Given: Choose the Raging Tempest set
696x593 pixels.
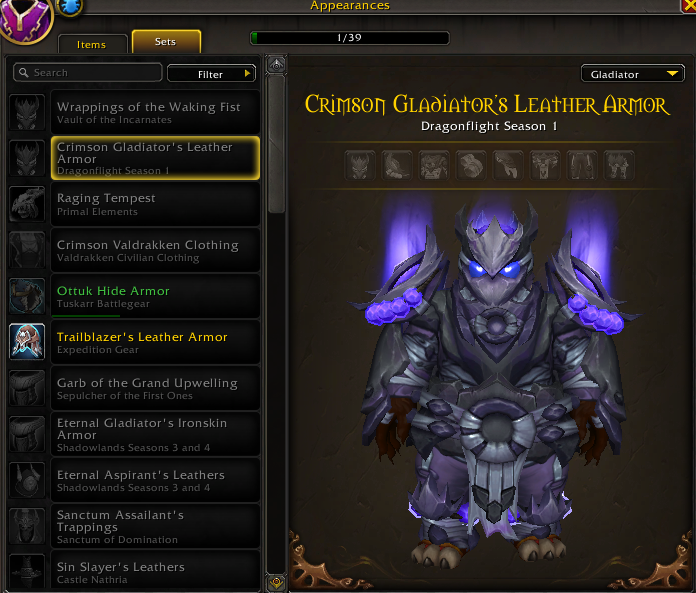Looking at the screenshot, I should [x=148, y=203].
